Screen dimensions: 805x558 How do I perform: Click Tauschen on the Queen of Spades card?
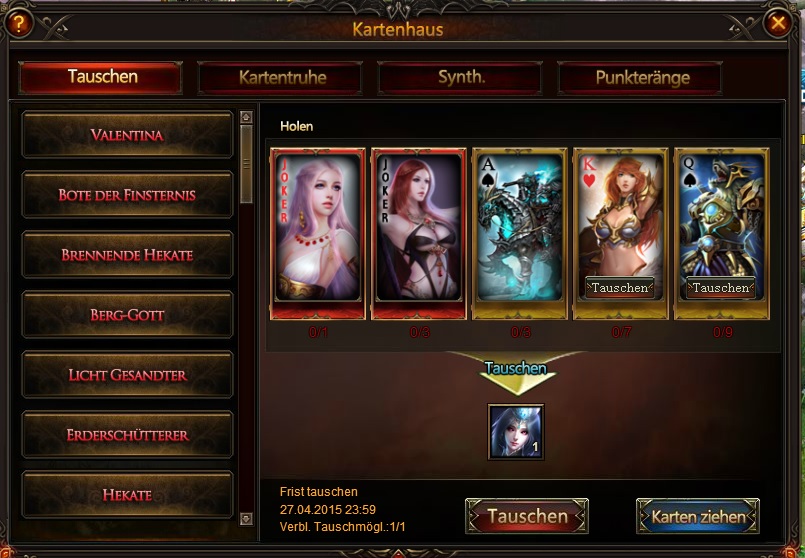click(x=721, y=288)
